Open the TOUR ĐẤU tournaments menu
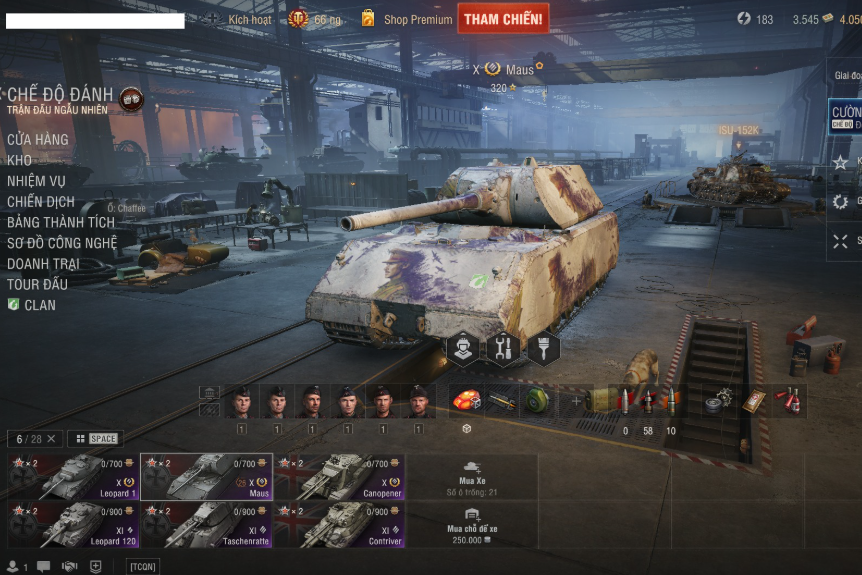 (x=37, y=284)
